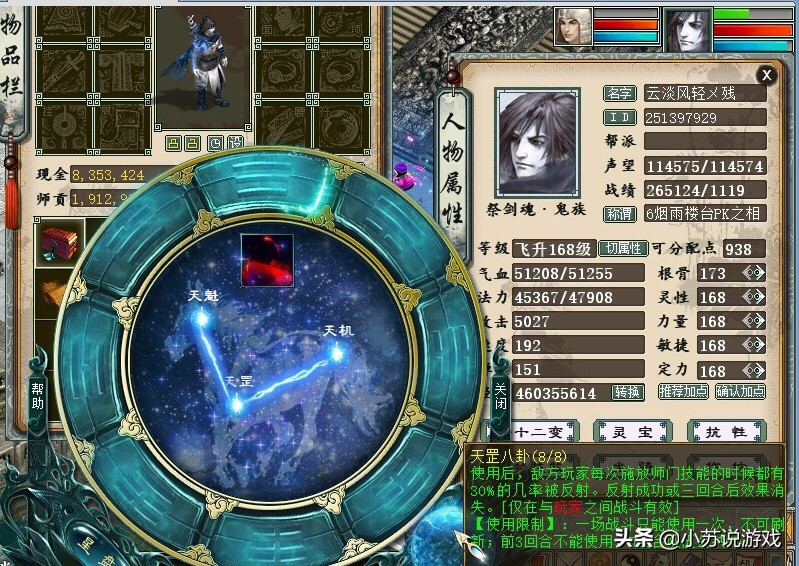Choose 推荐加点 recommended point allocation
This screenshot has width=799, height=566.
(x=685, y=392)
